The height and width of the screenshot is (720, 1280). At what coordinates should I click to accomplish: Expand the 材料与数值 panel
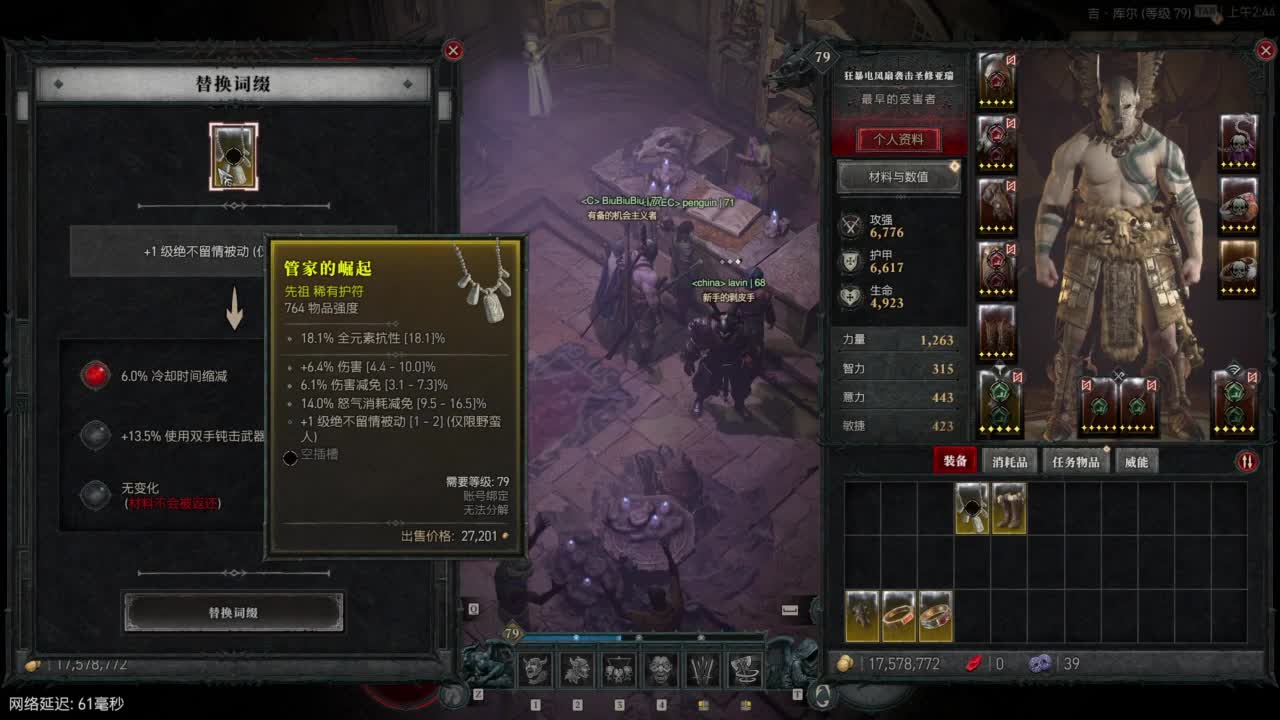pyautogui.click(x=897, y=178)
